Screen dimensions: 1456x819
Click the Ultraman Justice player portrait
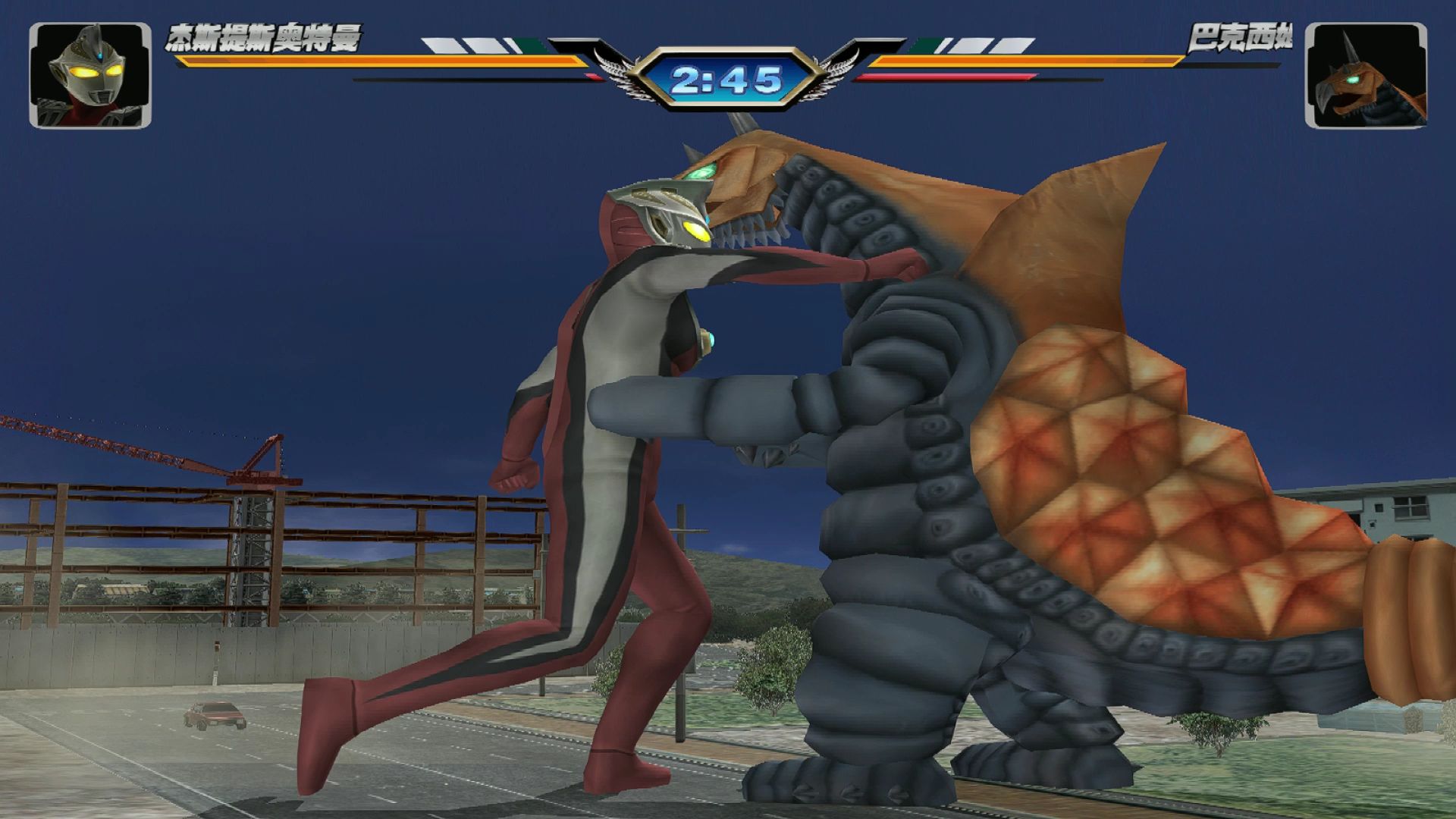click(89, 75)
